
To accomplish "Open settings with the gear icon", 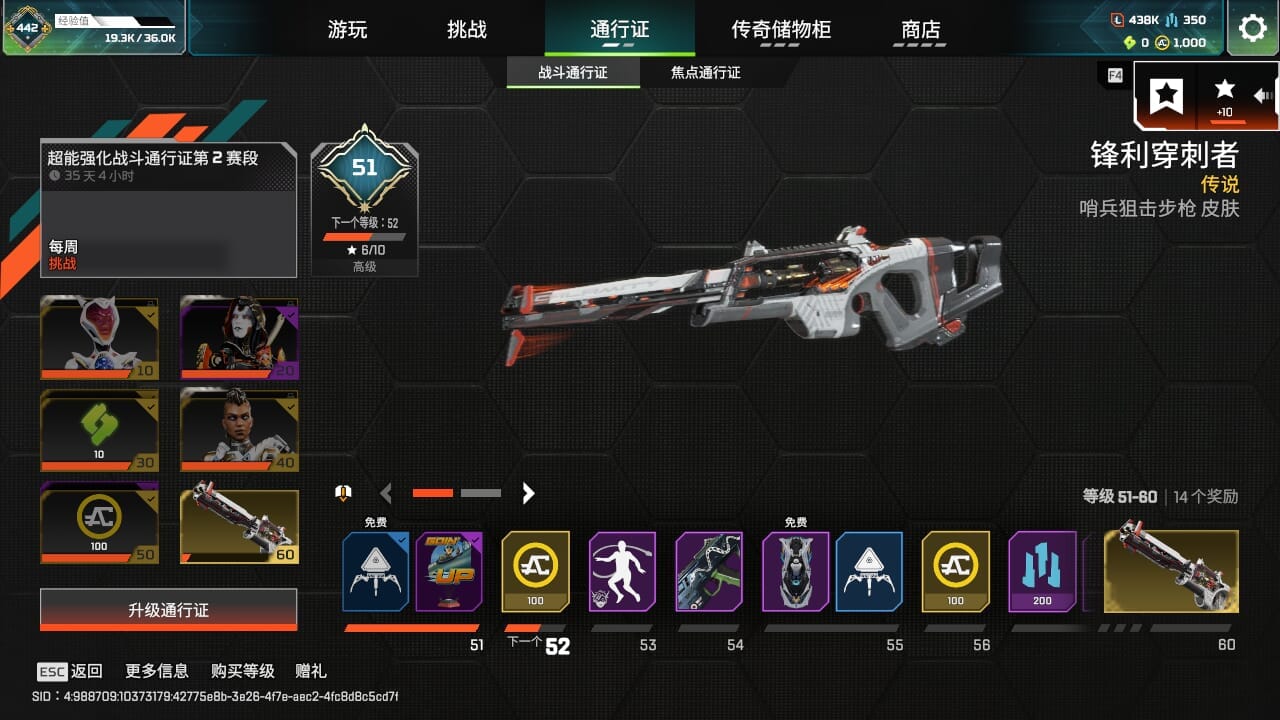I will pos(1252,28).
